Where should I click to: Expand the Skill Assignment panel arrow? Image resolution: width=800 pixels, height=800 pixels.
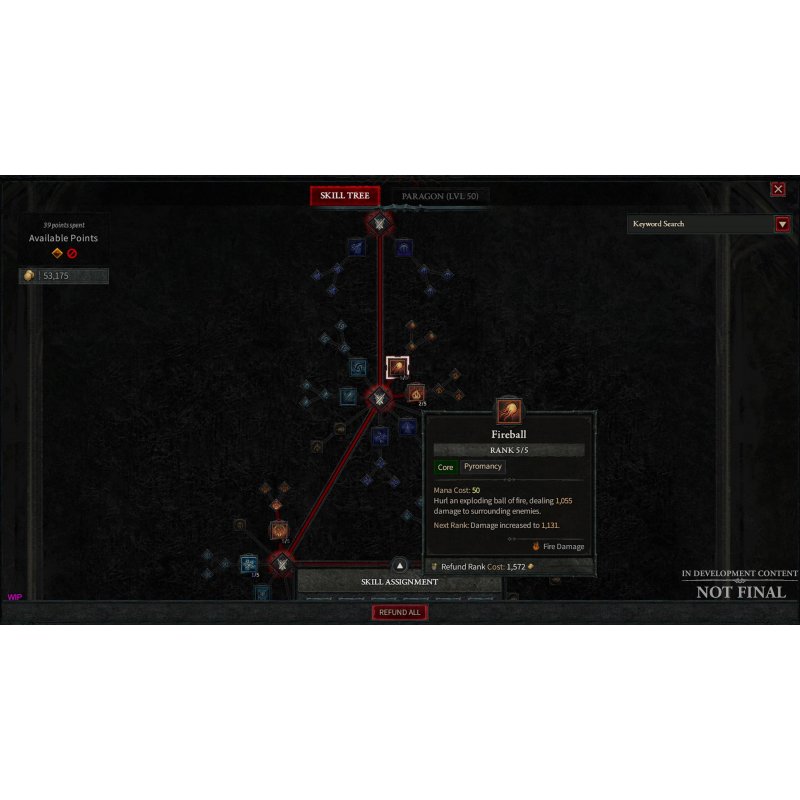pos(400,566)
